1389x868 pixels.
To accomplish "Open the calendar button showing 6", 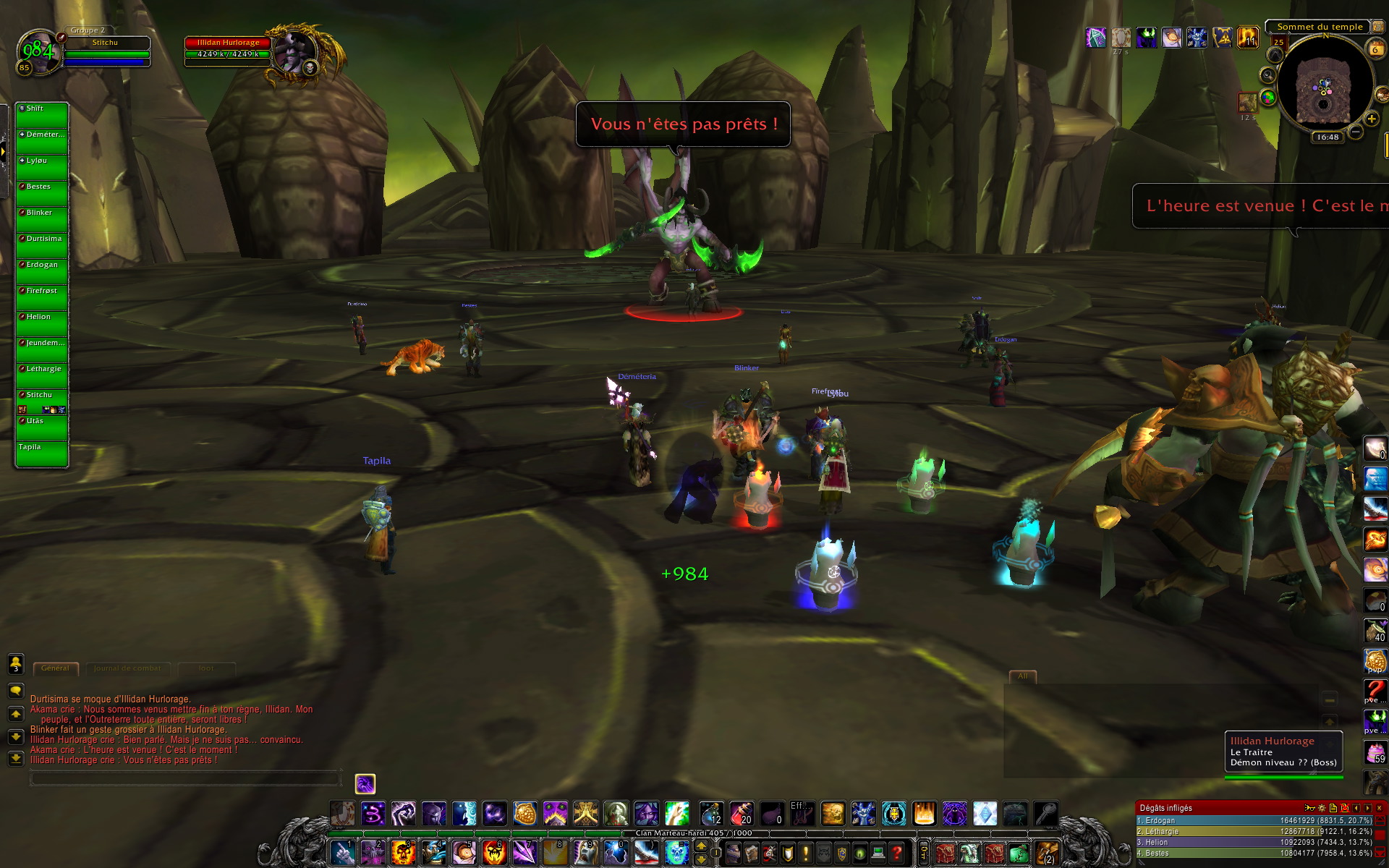I will coord(1375,49).
